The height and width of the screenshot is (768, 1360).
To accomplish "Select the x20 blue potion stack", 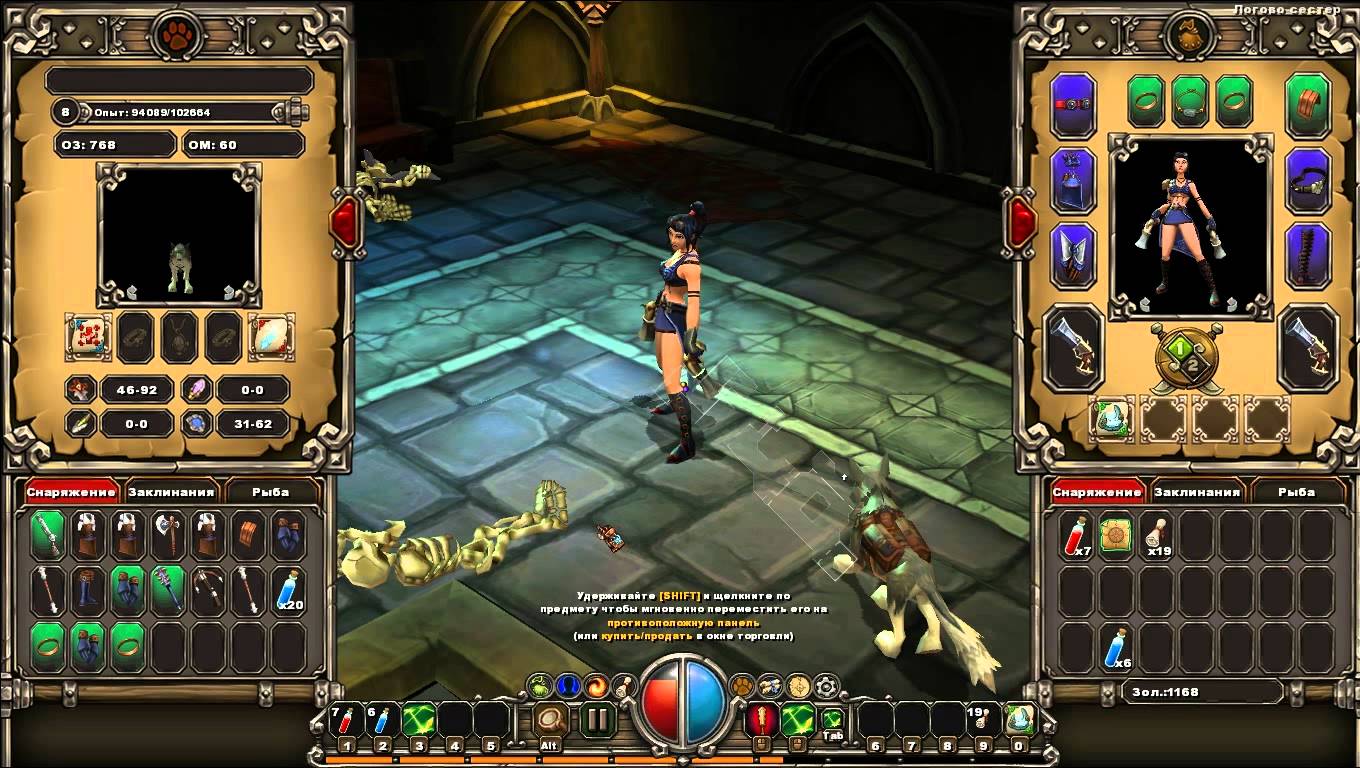I will click(288, 590).
